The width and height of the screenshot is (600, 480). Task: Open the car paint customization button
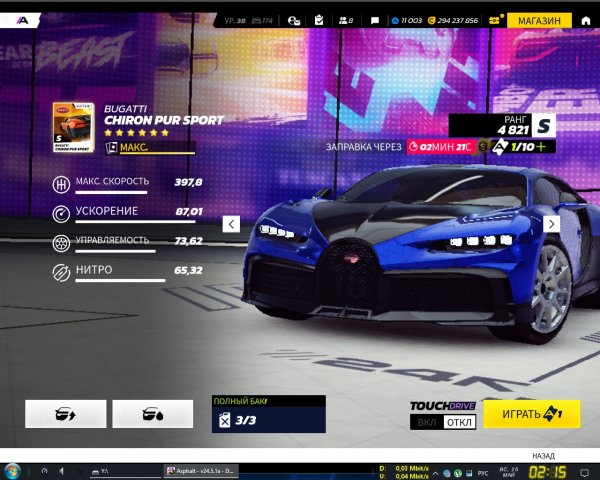click(x=152, y=414)
